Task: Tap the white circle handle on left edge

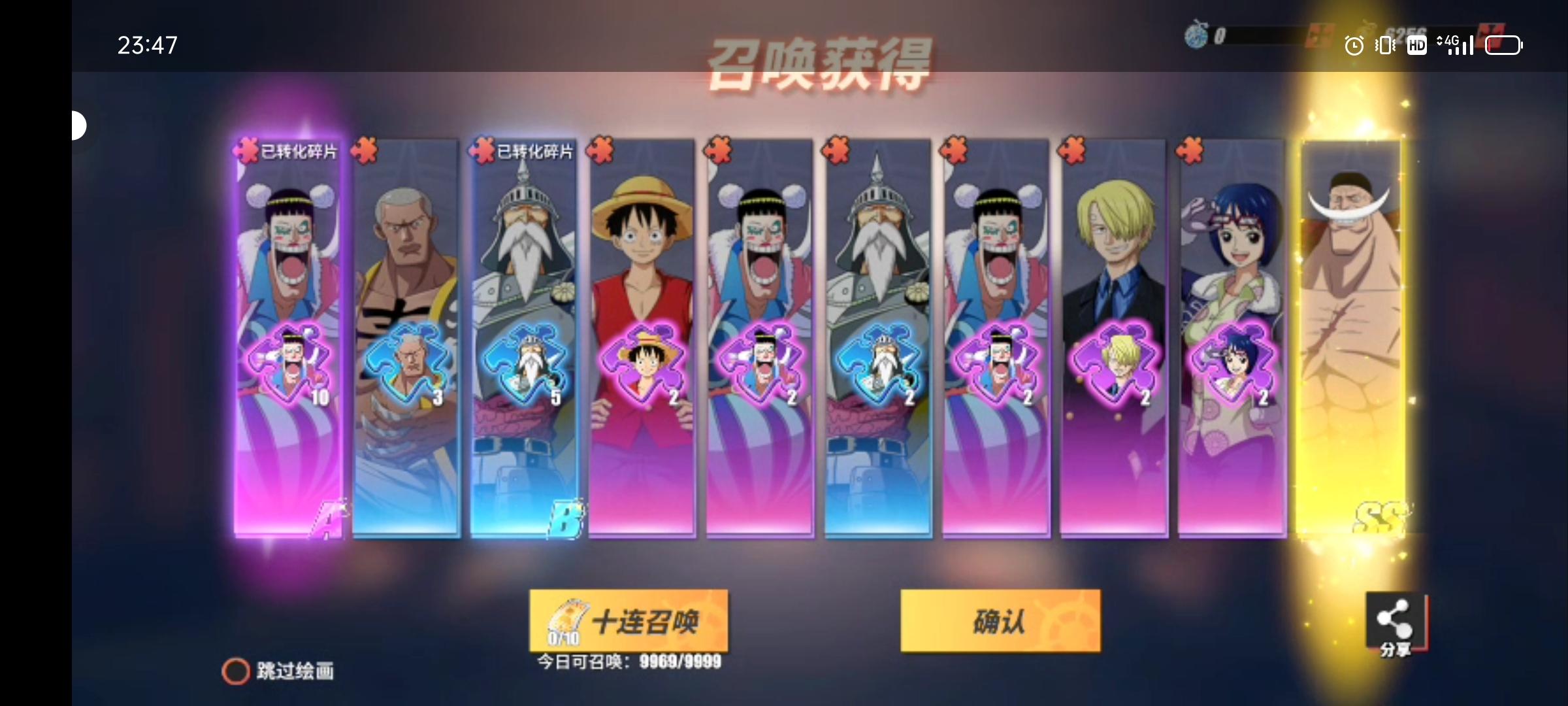Action: point(78,124)
